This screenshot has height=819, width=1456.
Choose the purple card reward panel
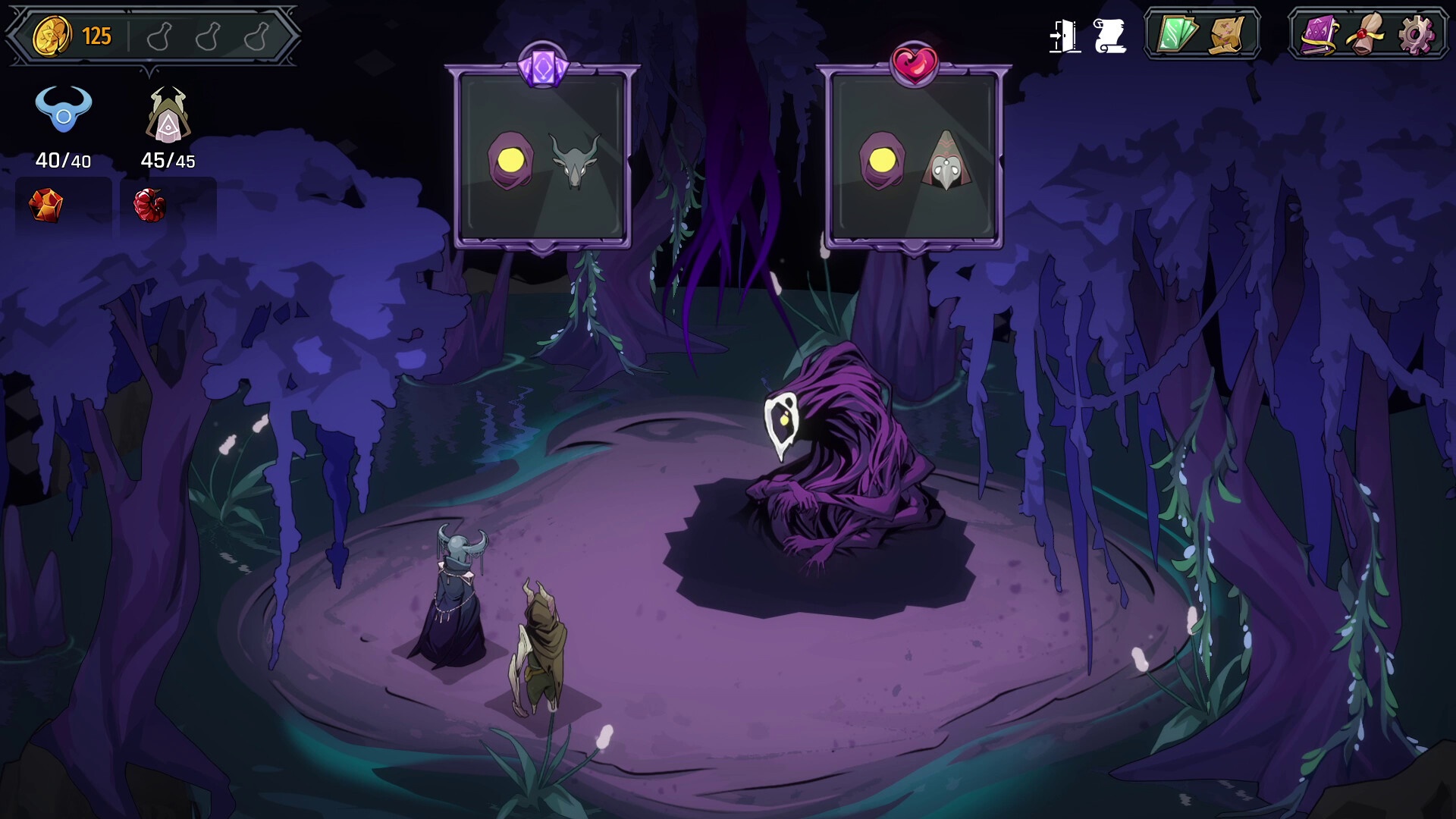(542, 159)
